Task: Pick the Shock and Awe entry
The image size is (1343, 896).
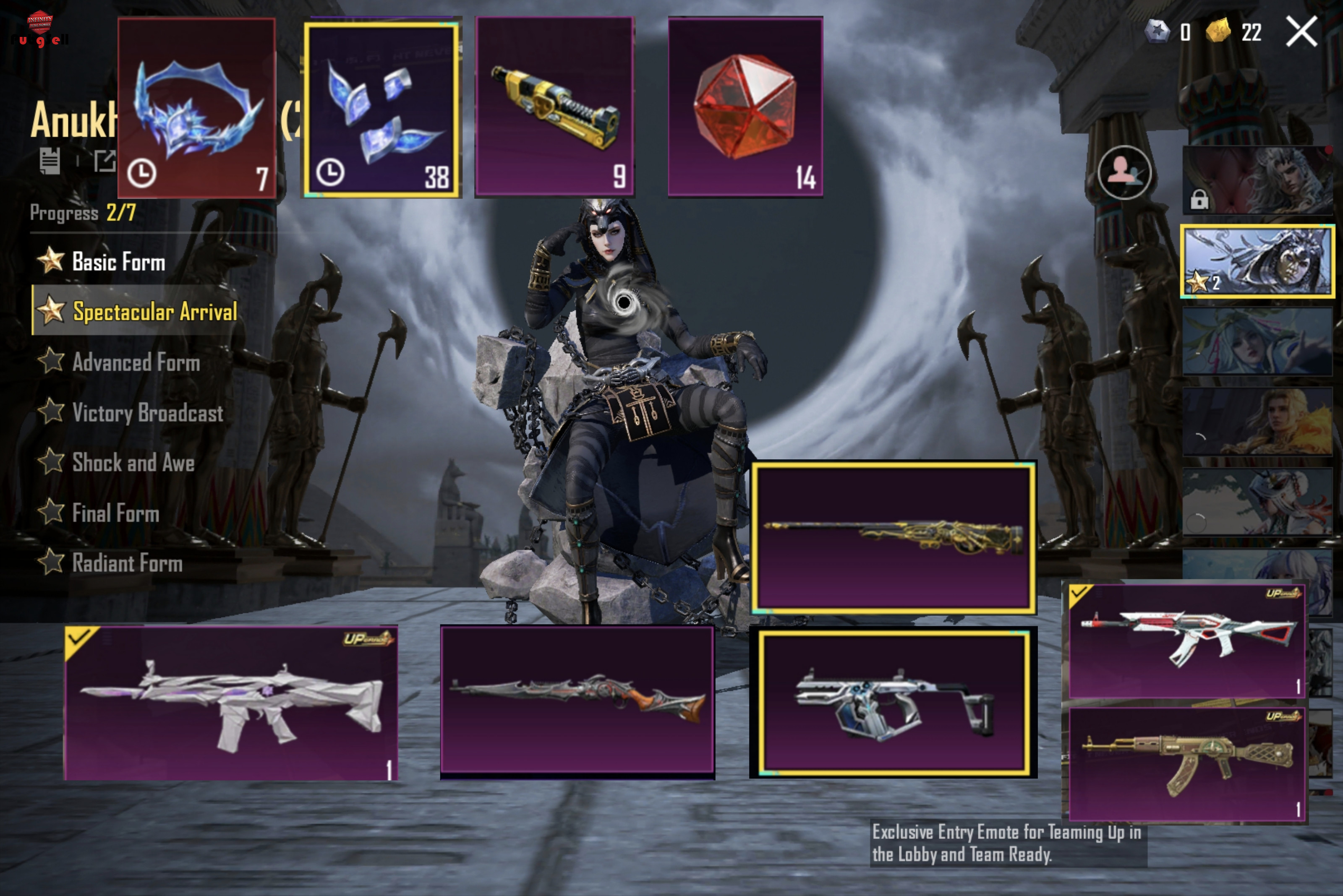Action: (x=133, y=462)
